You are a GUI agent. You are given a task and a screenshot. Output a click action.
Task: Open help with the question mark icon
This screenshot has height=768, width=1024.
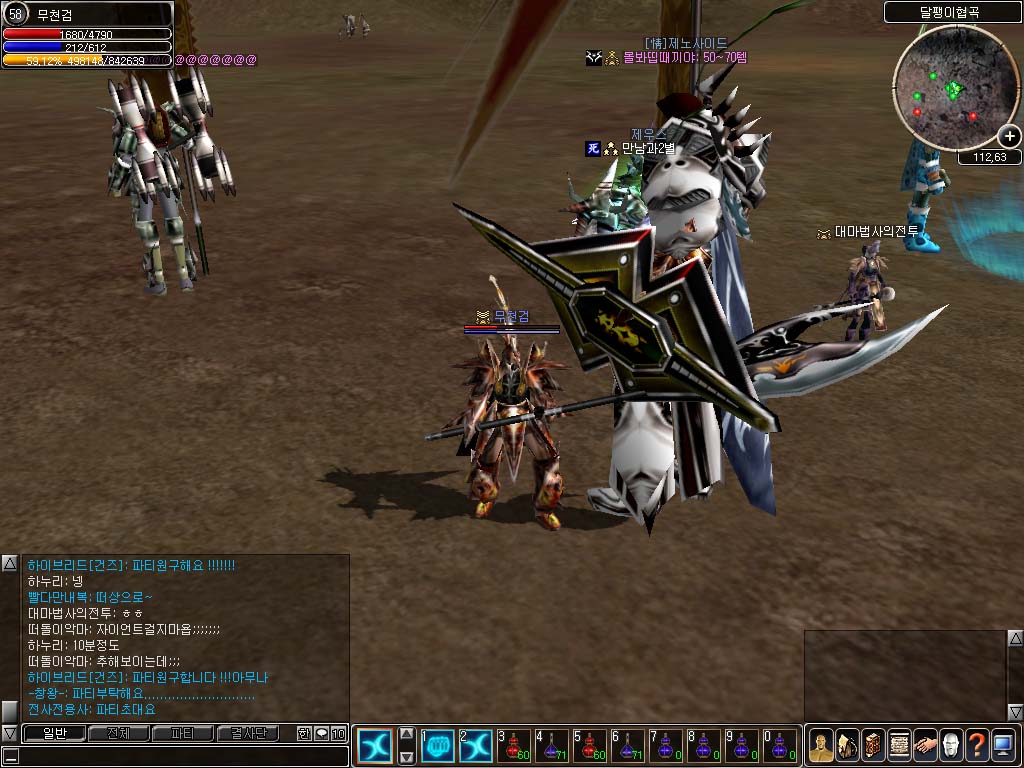coord(977,746)
